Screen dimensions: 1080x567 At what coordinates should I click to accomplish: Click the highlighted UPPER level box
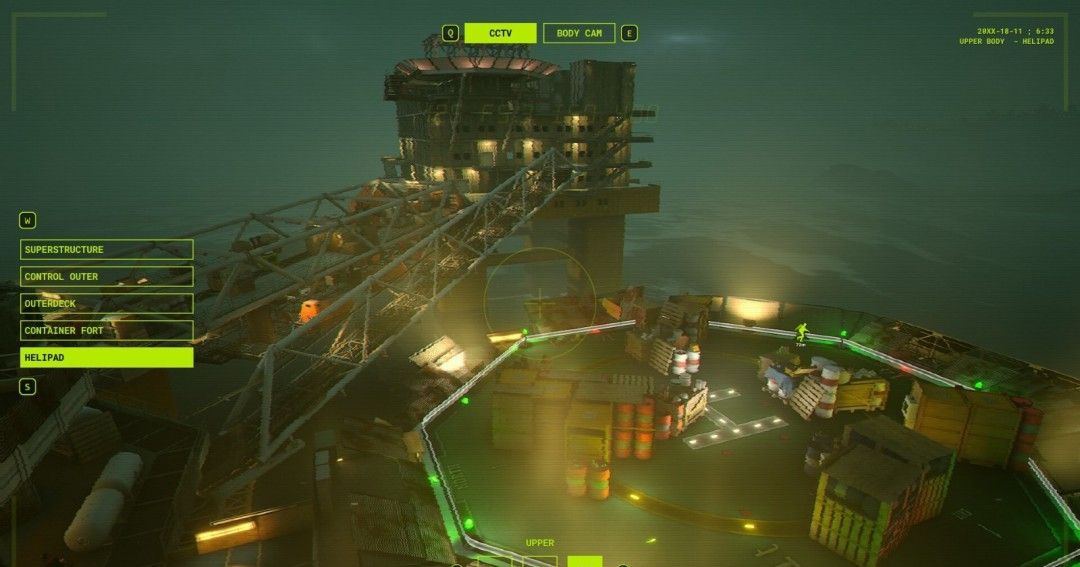(x=584, y=561)
